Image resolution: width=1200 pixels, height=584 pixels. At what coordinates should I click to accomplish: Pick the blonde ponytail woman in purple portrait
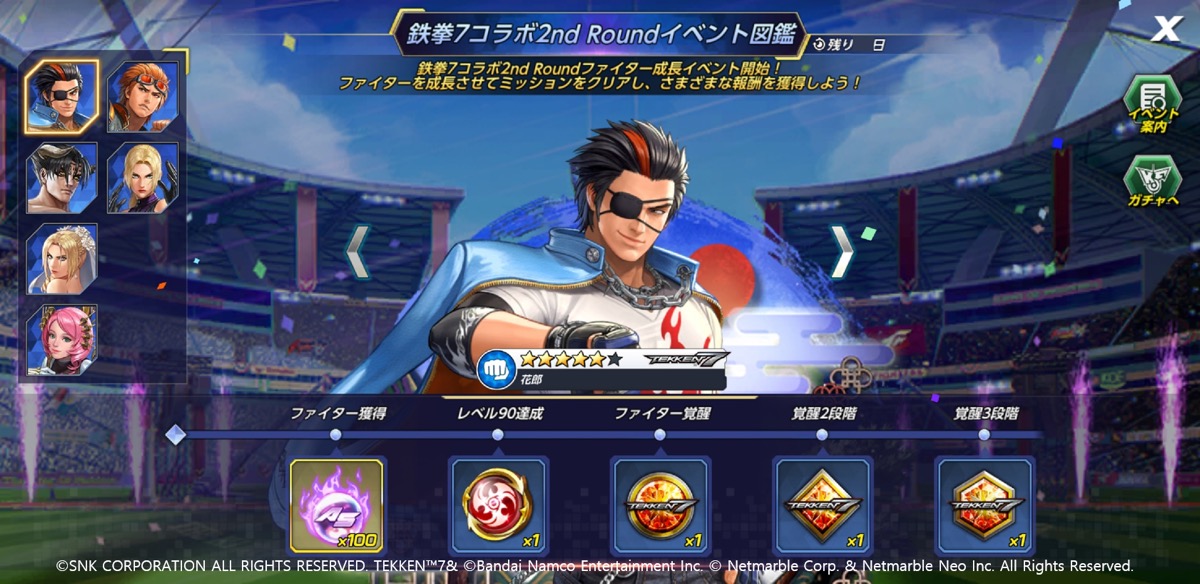click(143, 177)
